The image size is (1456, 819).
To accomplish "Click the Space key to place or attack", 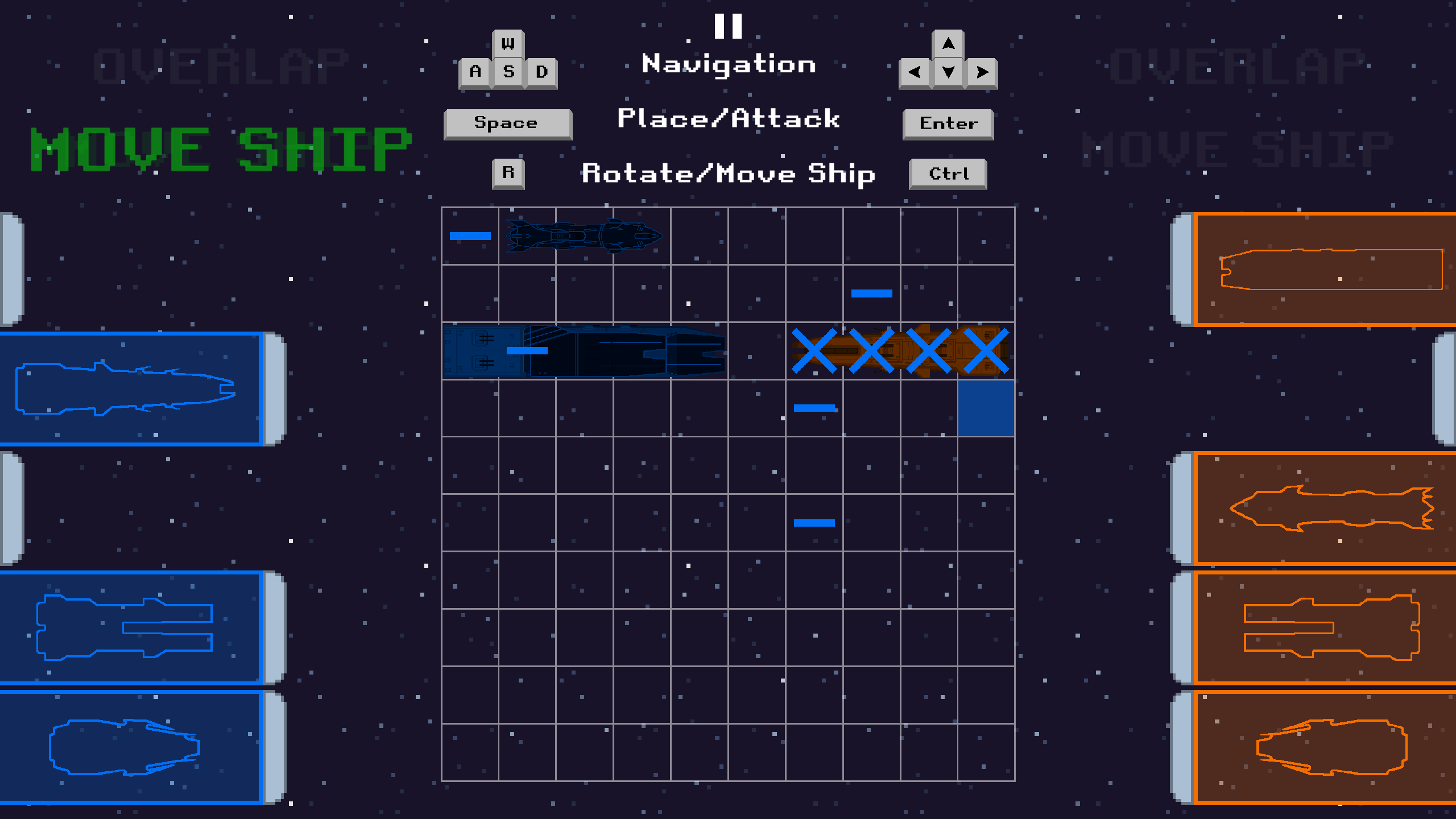I will [x=507, y=122].
